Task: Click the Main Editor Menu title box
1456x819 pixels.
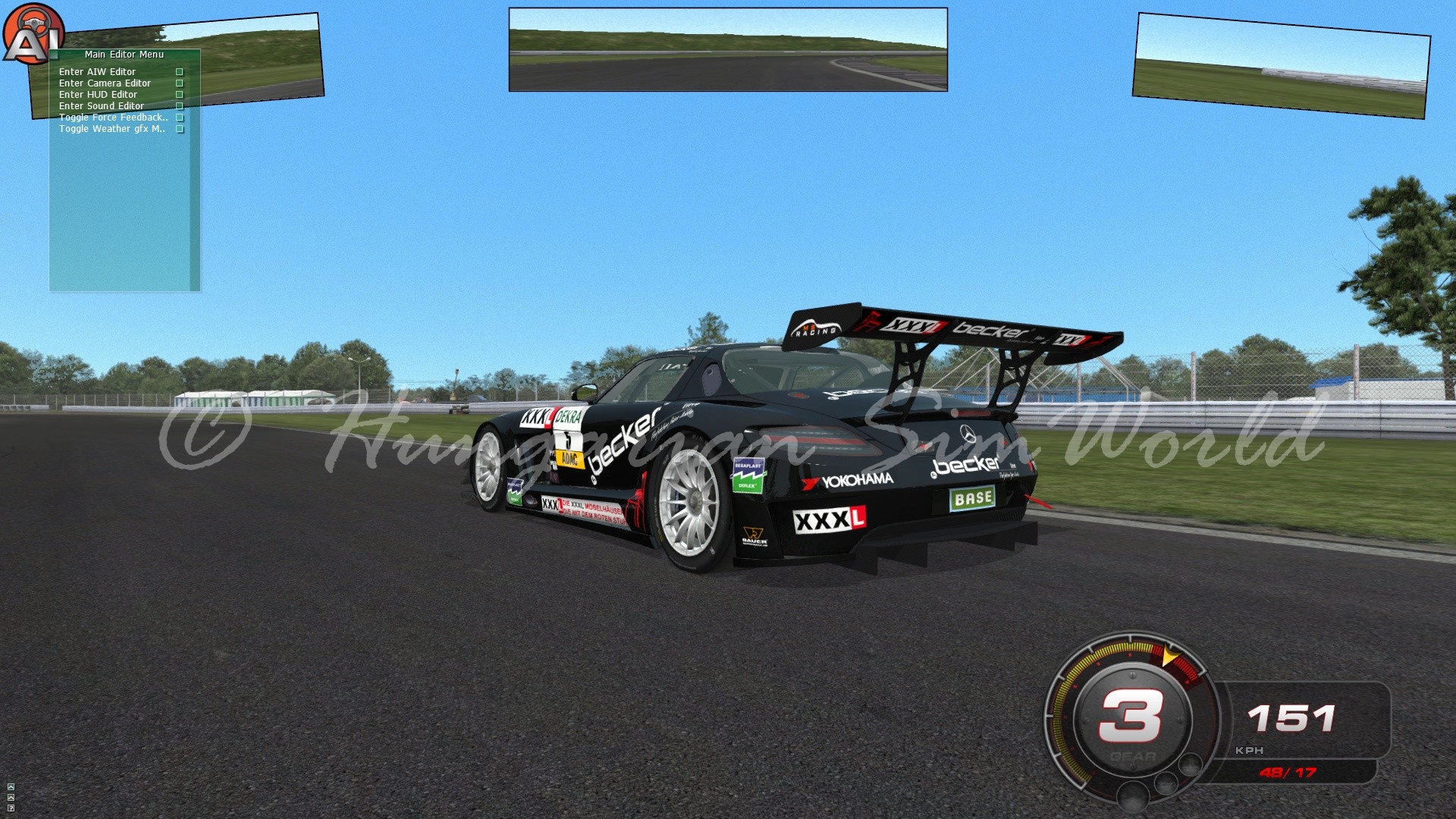Action: (x=124, y=55)
